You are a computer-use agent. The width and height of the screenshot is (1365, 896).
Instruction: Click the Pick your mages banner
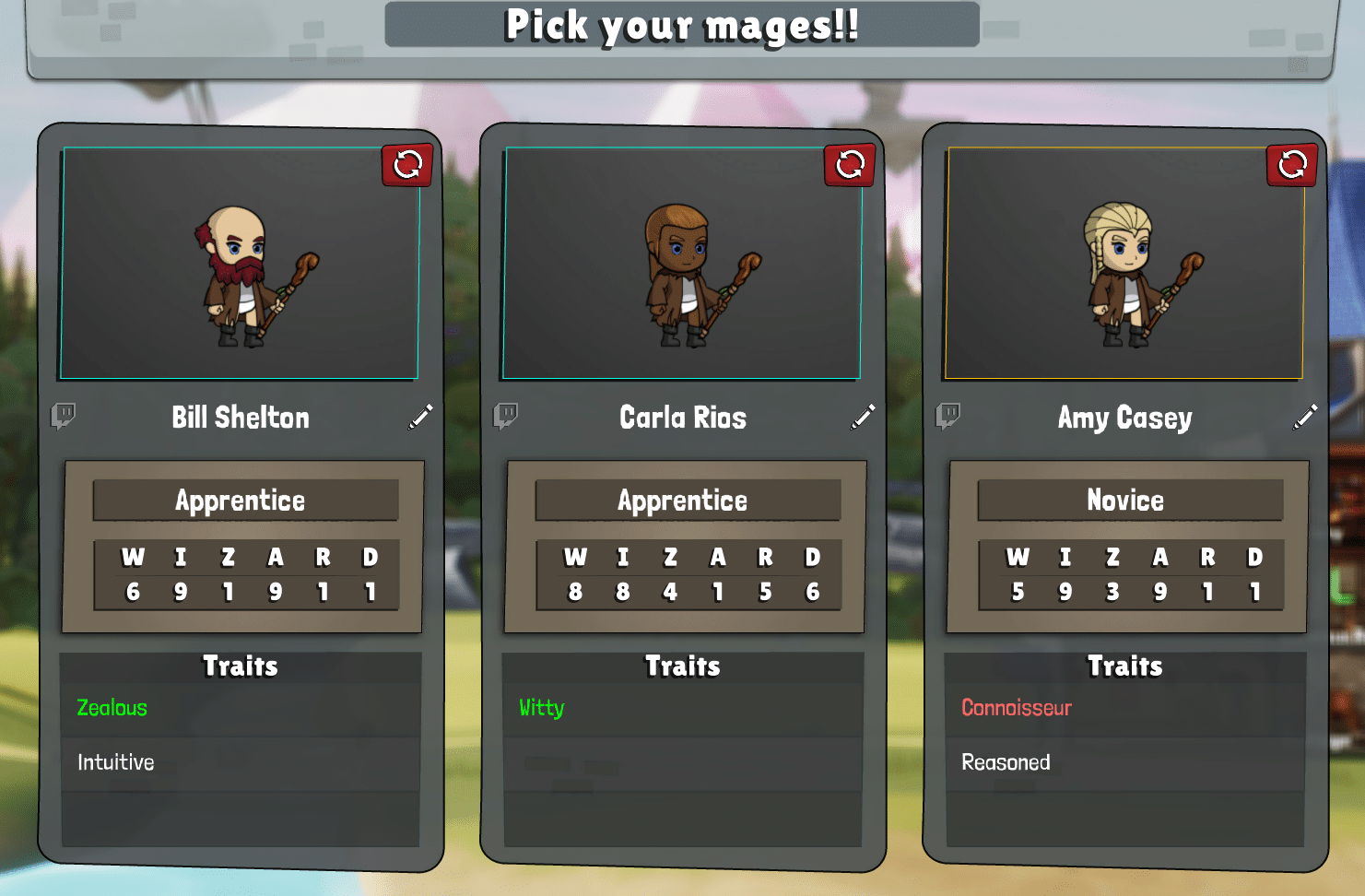click(682, 25)
